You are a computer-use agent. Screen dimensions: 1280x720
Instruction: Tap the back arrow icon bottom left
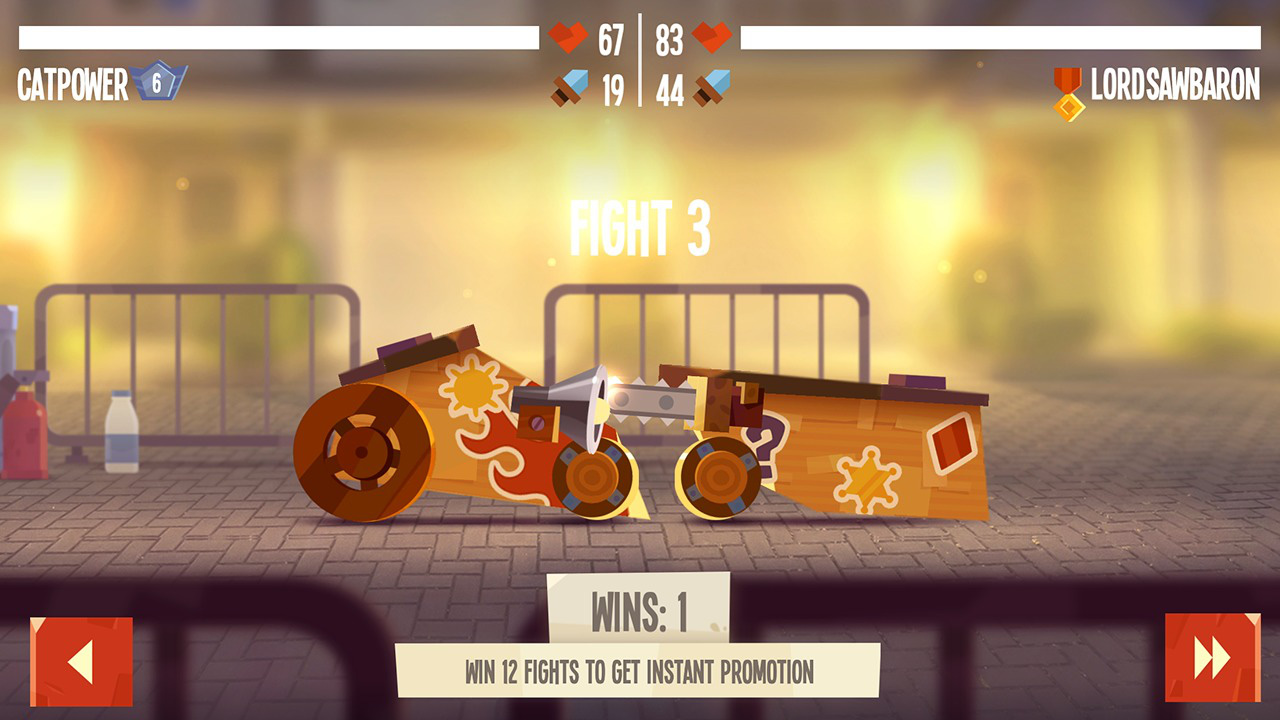(83, 660)
